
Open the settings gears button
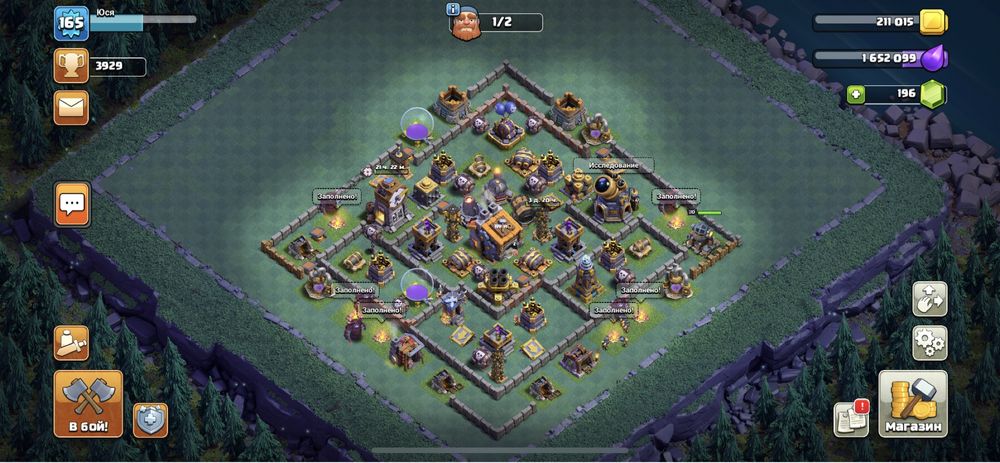pyautogui.click(x=929, y=343)
